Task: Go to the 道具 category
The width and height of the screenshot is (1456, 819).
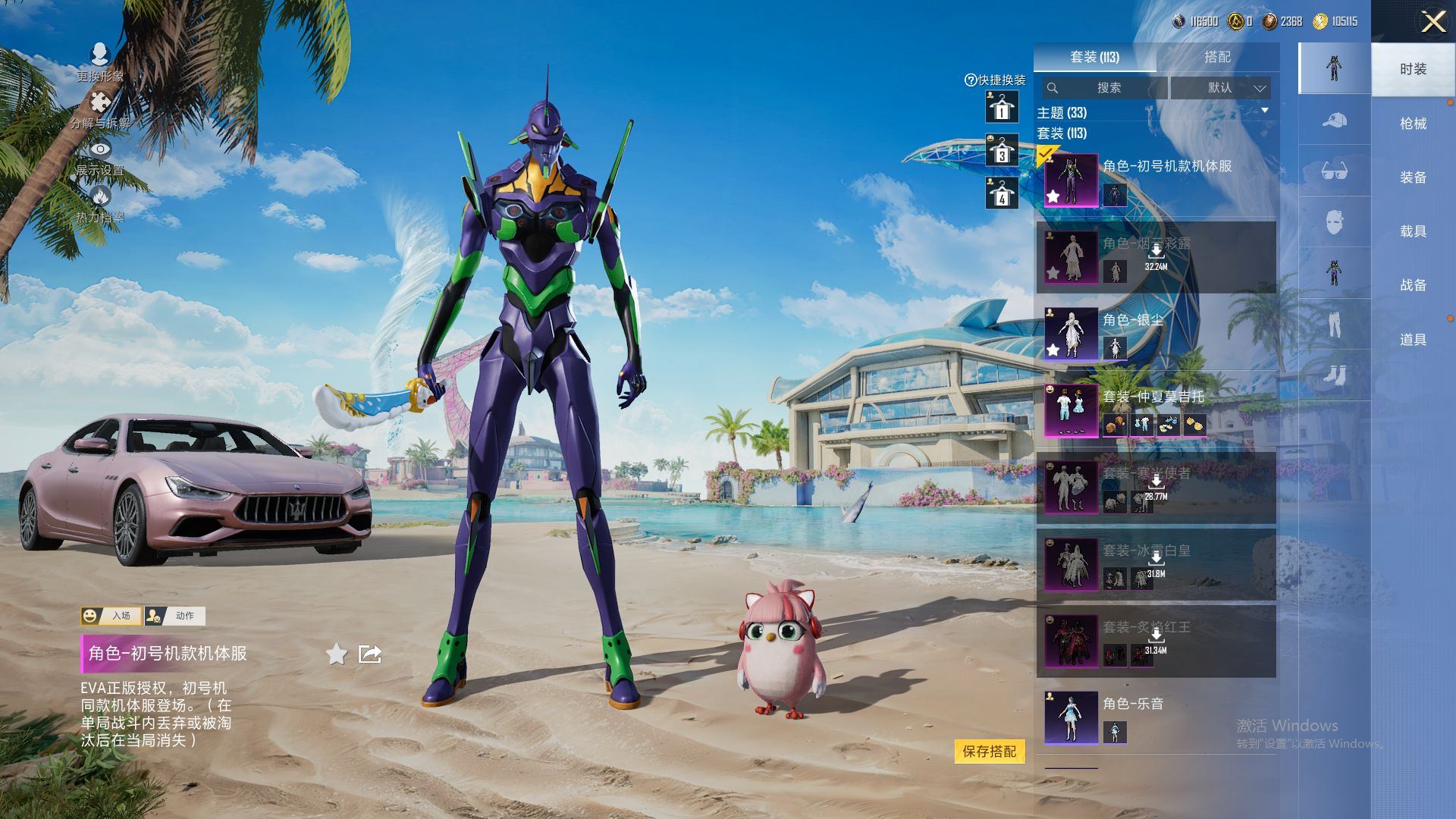Action: 1413,340
